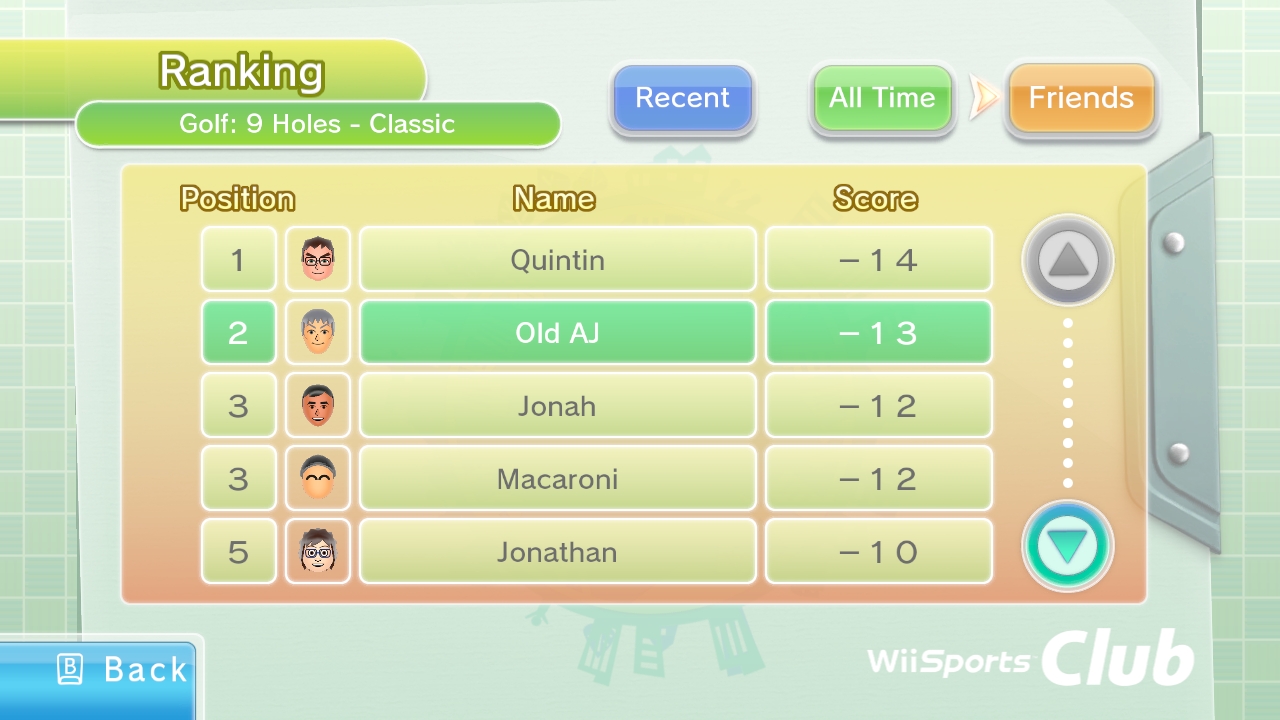
Task: Select Jonah's Mii face icon
Action: click(x=318, y=406)
